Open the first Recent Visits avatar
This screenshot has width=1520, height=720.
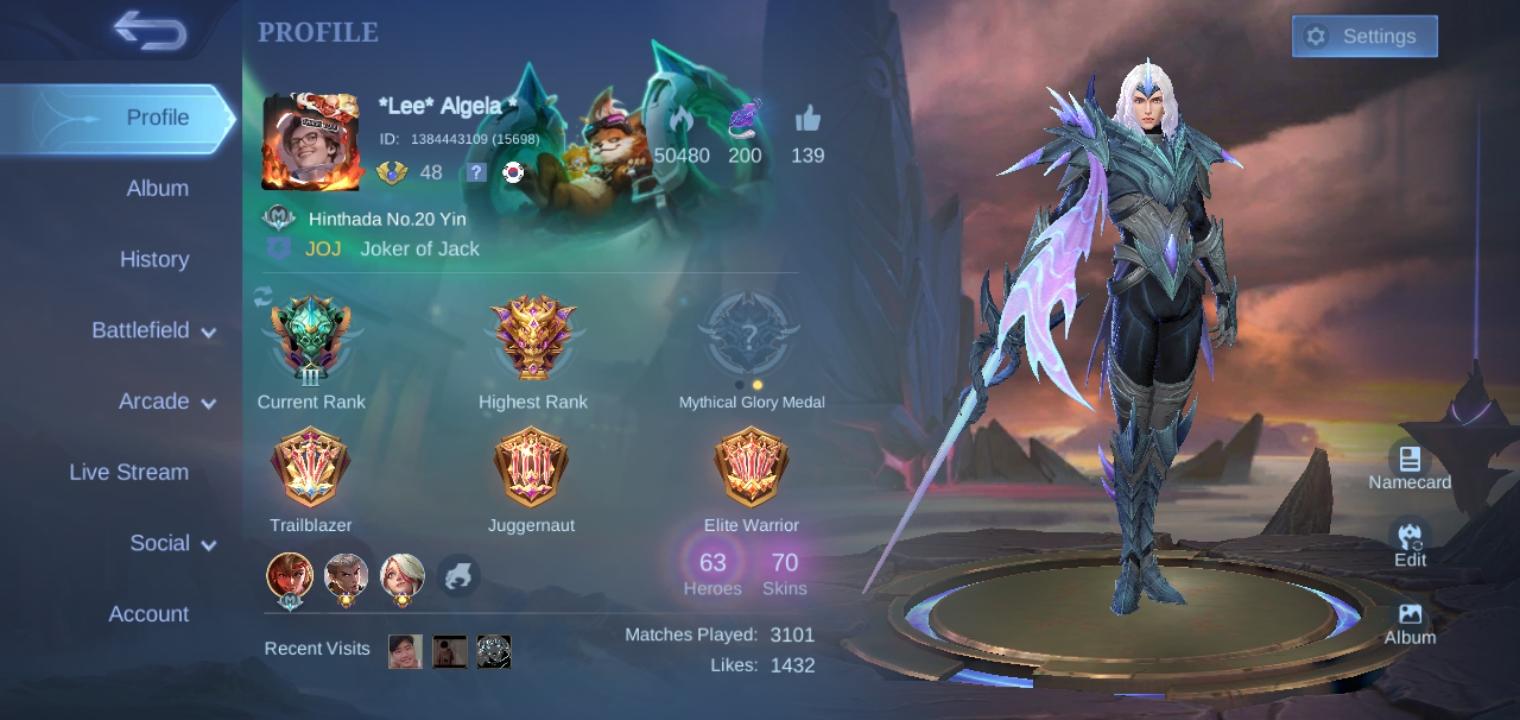405,650
